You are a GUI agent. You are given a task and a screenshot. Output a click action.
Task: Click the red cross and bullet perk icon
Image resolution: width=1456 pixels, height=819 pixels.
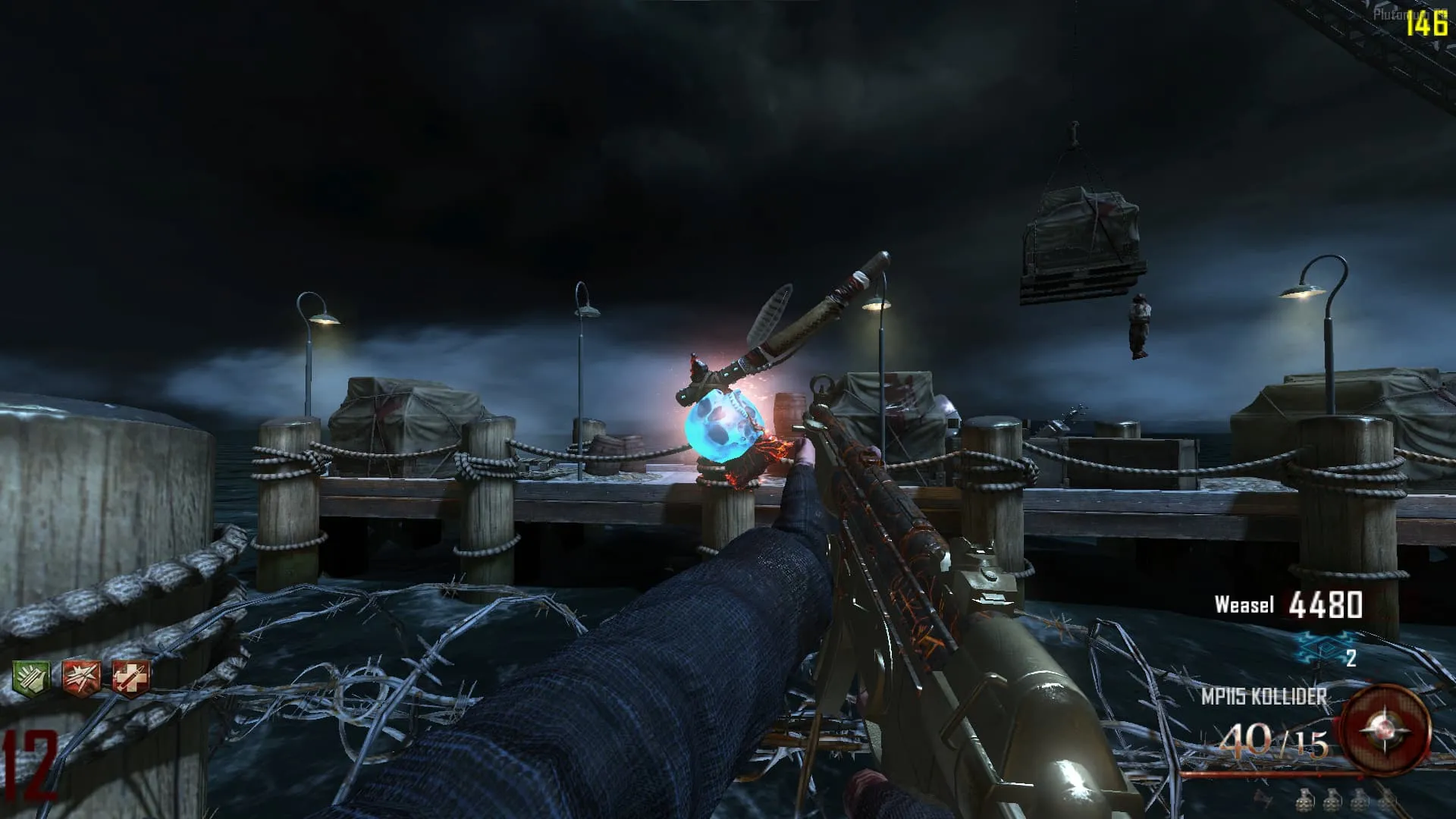point(130,677)
